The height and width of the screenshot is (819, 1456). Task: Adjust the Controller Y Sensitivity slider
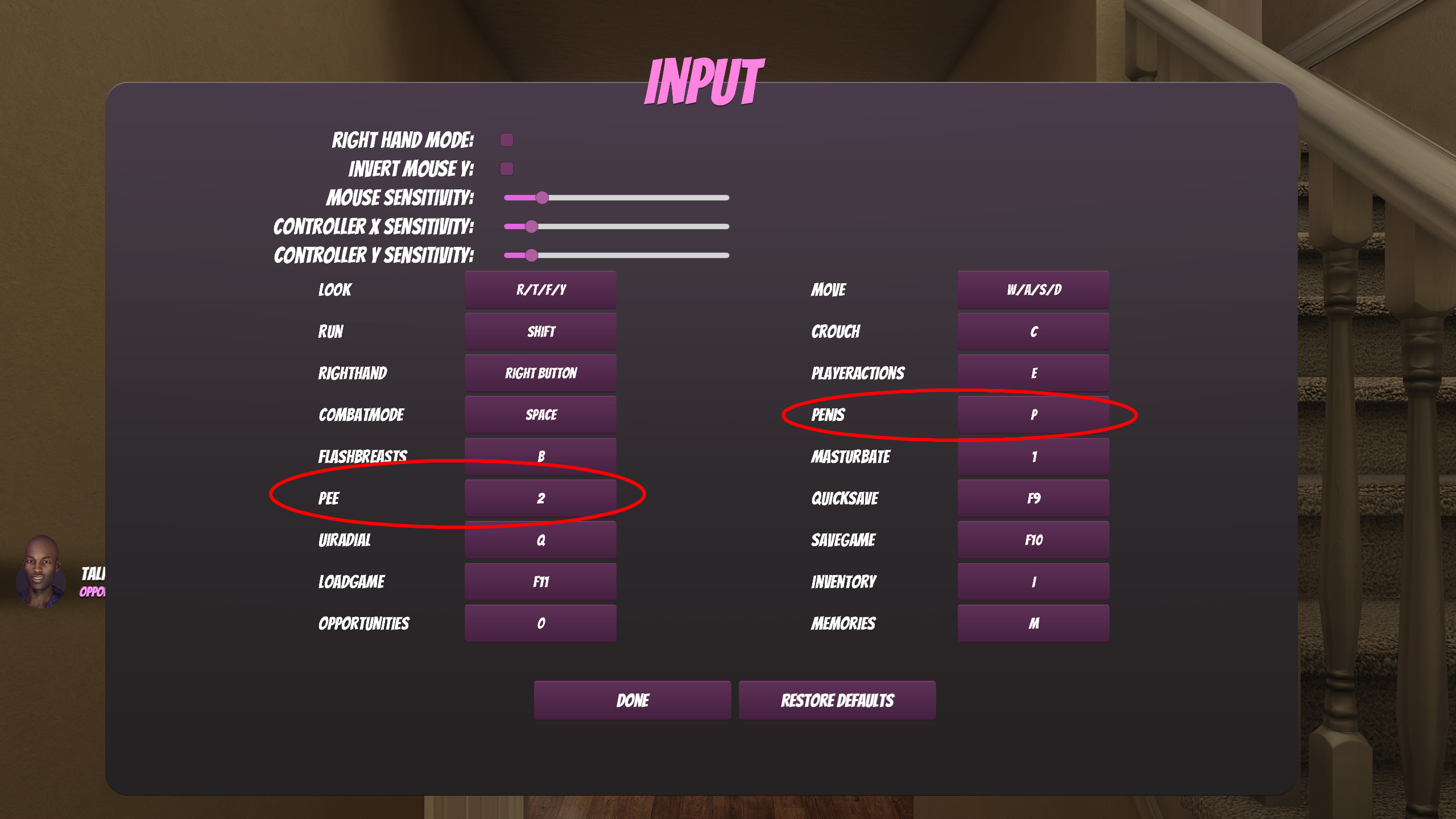click(x=531, y=256)
